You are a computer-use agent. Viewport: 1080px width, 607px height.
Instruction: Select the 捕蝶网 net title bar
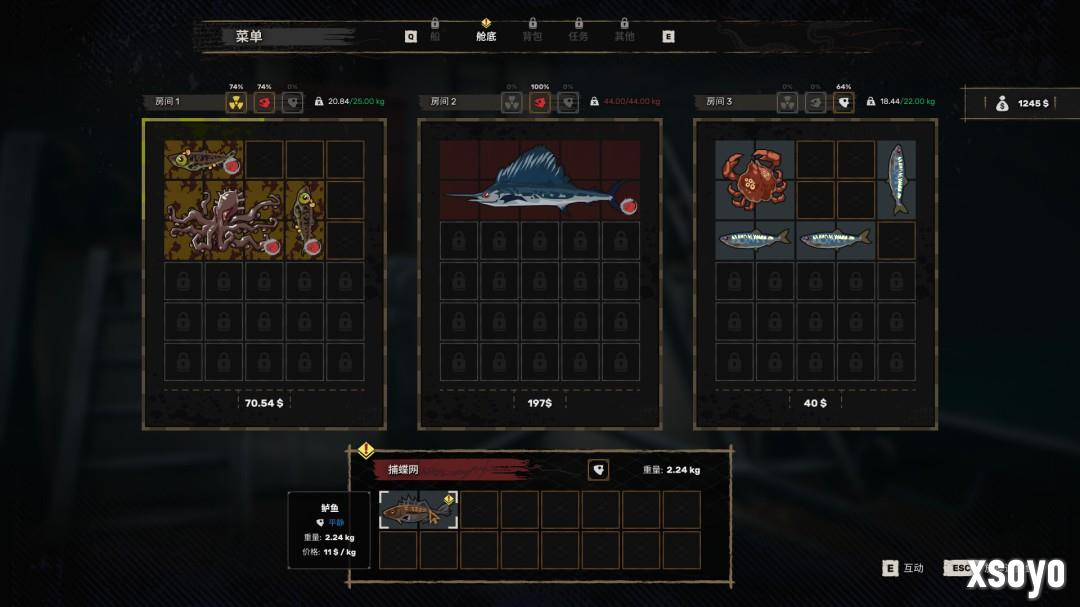tap(450, 470)
